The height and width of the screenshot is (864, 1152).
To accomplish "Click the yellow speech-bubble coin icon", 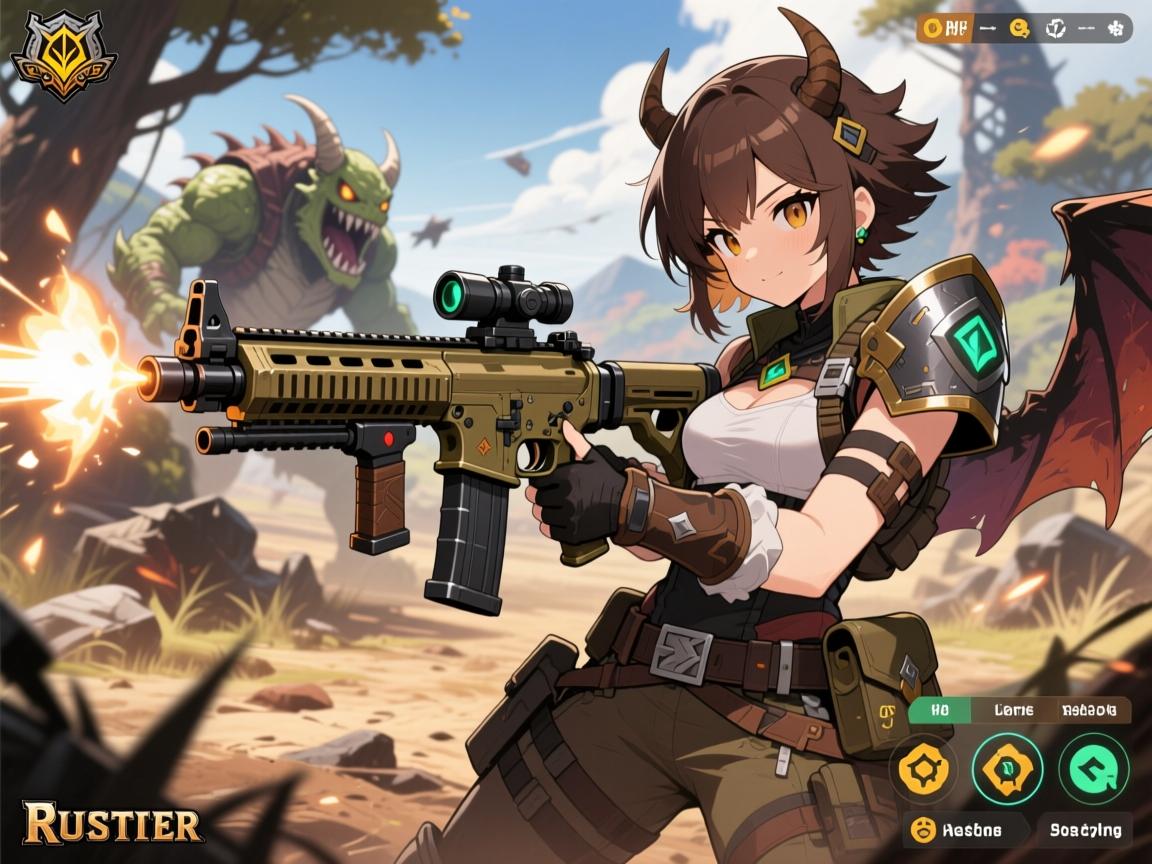I will (x=1020, y=28).
